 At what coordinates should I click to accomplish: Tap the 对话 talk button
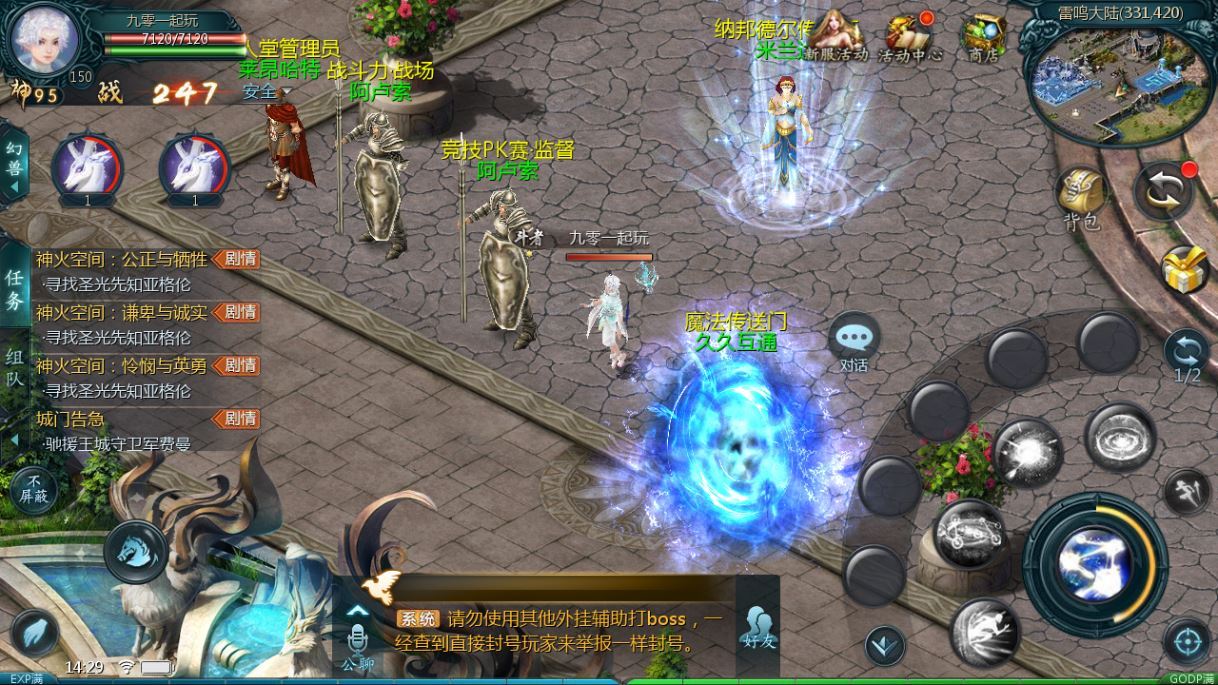tap(853, 341)
